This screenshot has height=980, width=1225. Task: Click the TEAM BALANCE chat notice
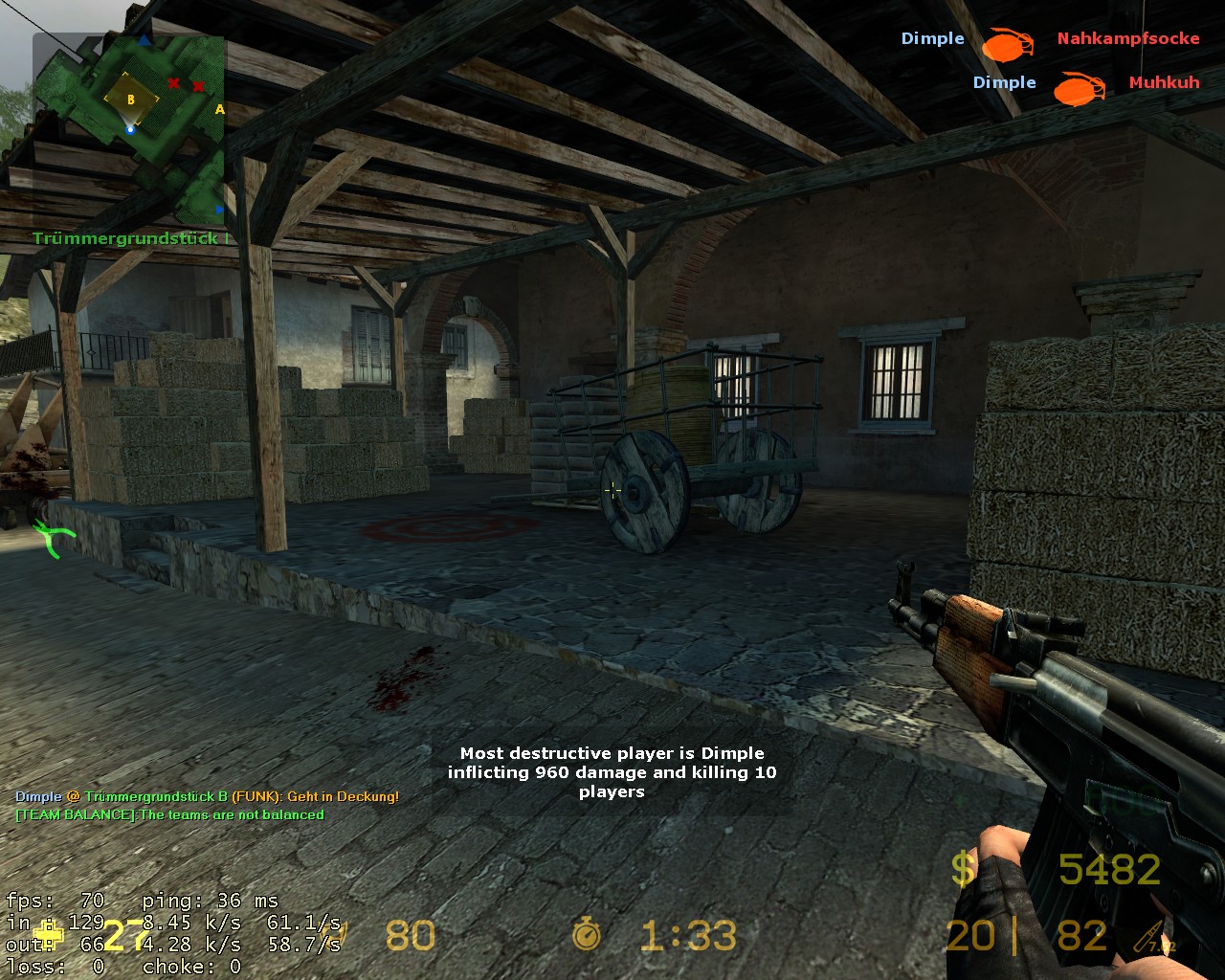pos(170,815)
